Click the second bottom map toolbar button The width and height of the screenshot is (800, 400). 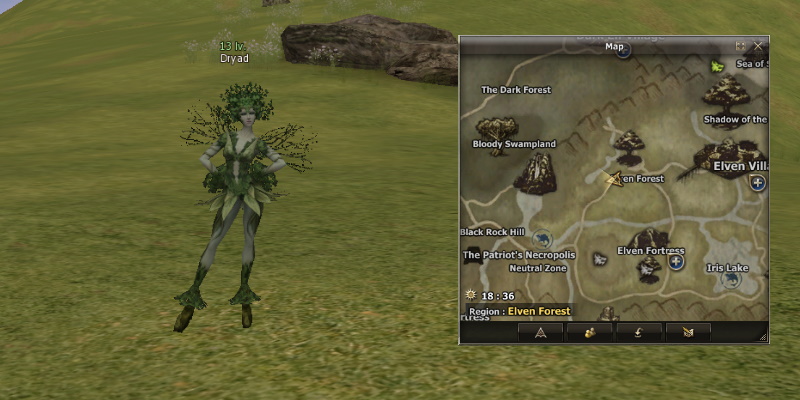pos(589,332)
